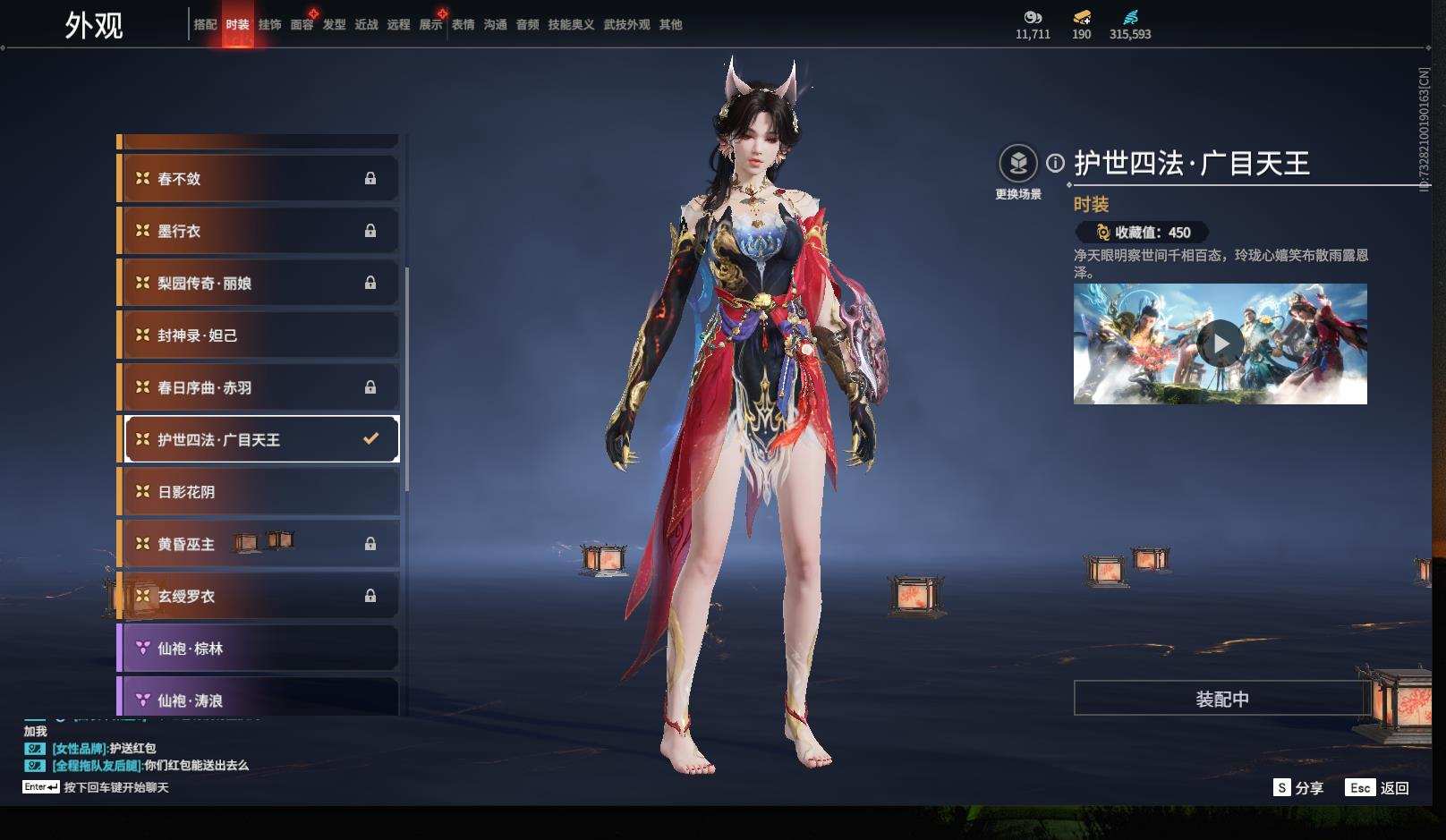
Task: Switch to the 搭配 tab
Action: tap(205, 25)
